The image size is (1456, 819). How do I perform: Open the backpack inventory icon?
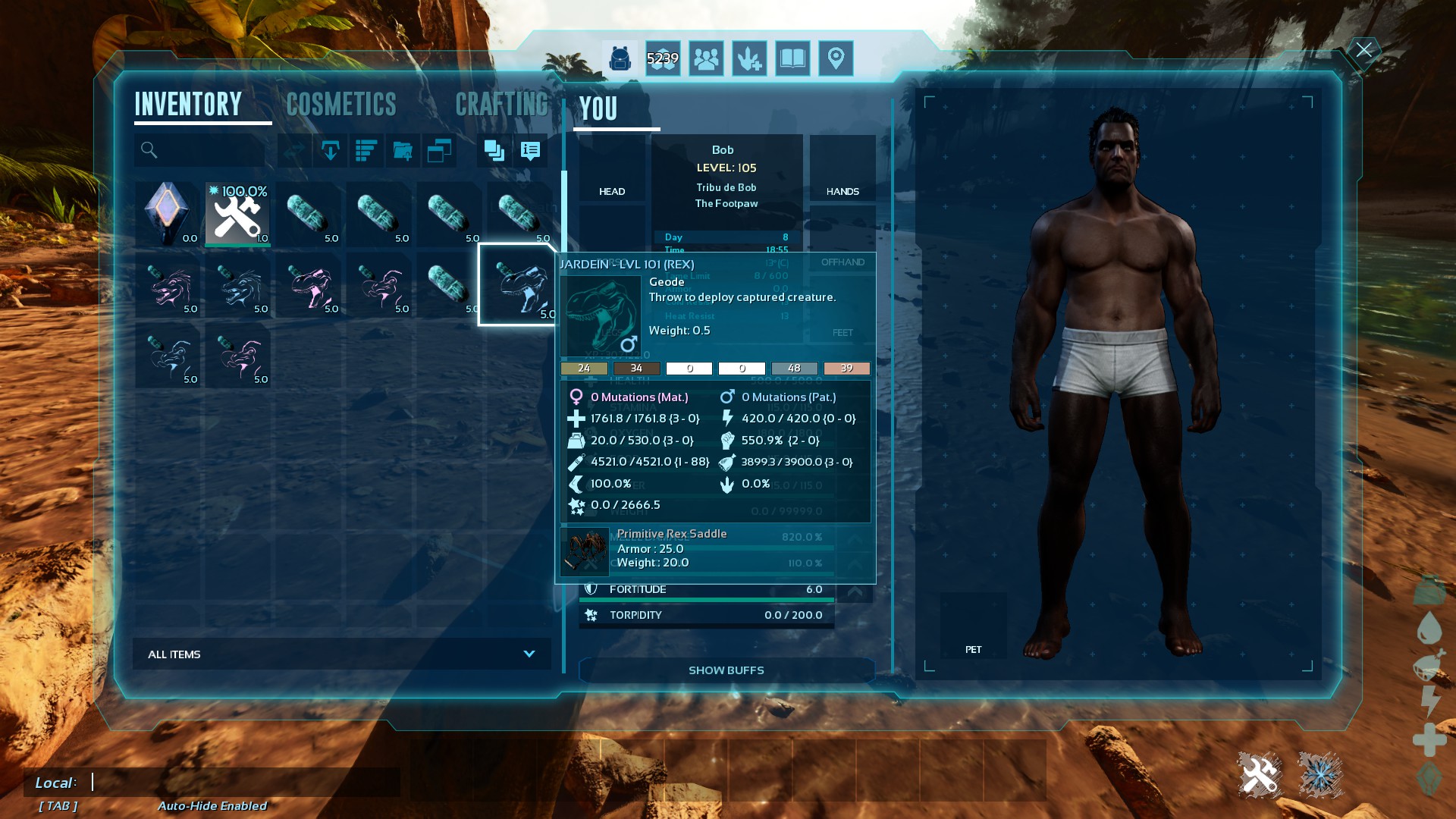point(620,58)
